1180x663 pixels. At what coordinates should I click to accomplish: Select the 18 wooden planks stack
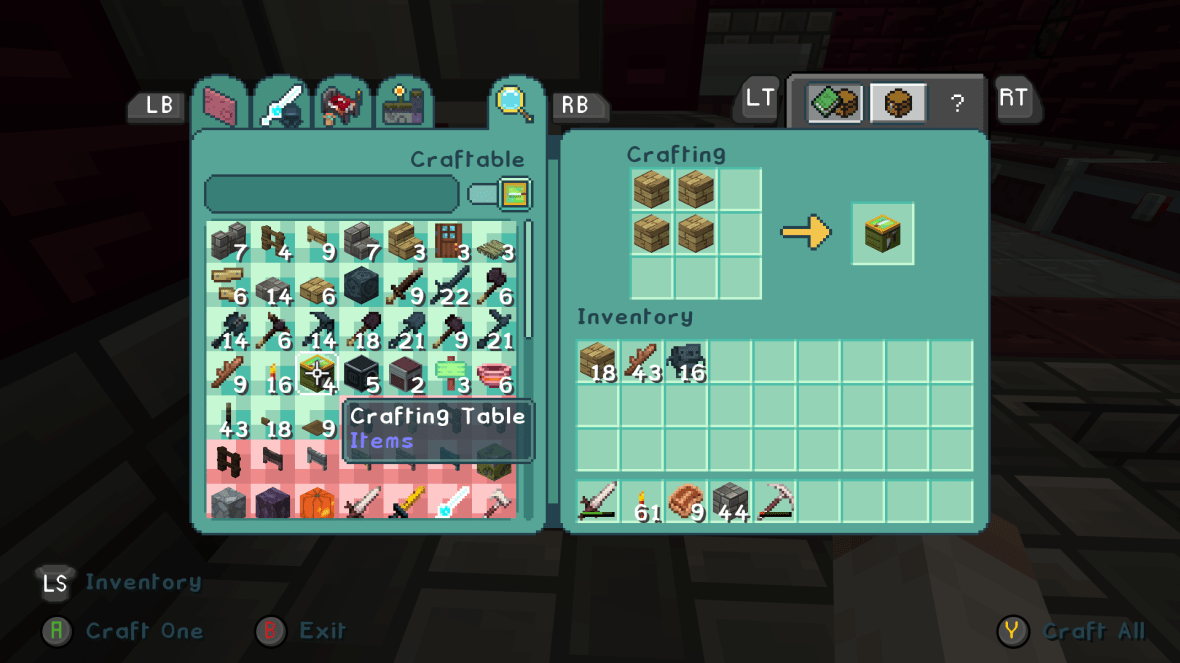point(598,362)
